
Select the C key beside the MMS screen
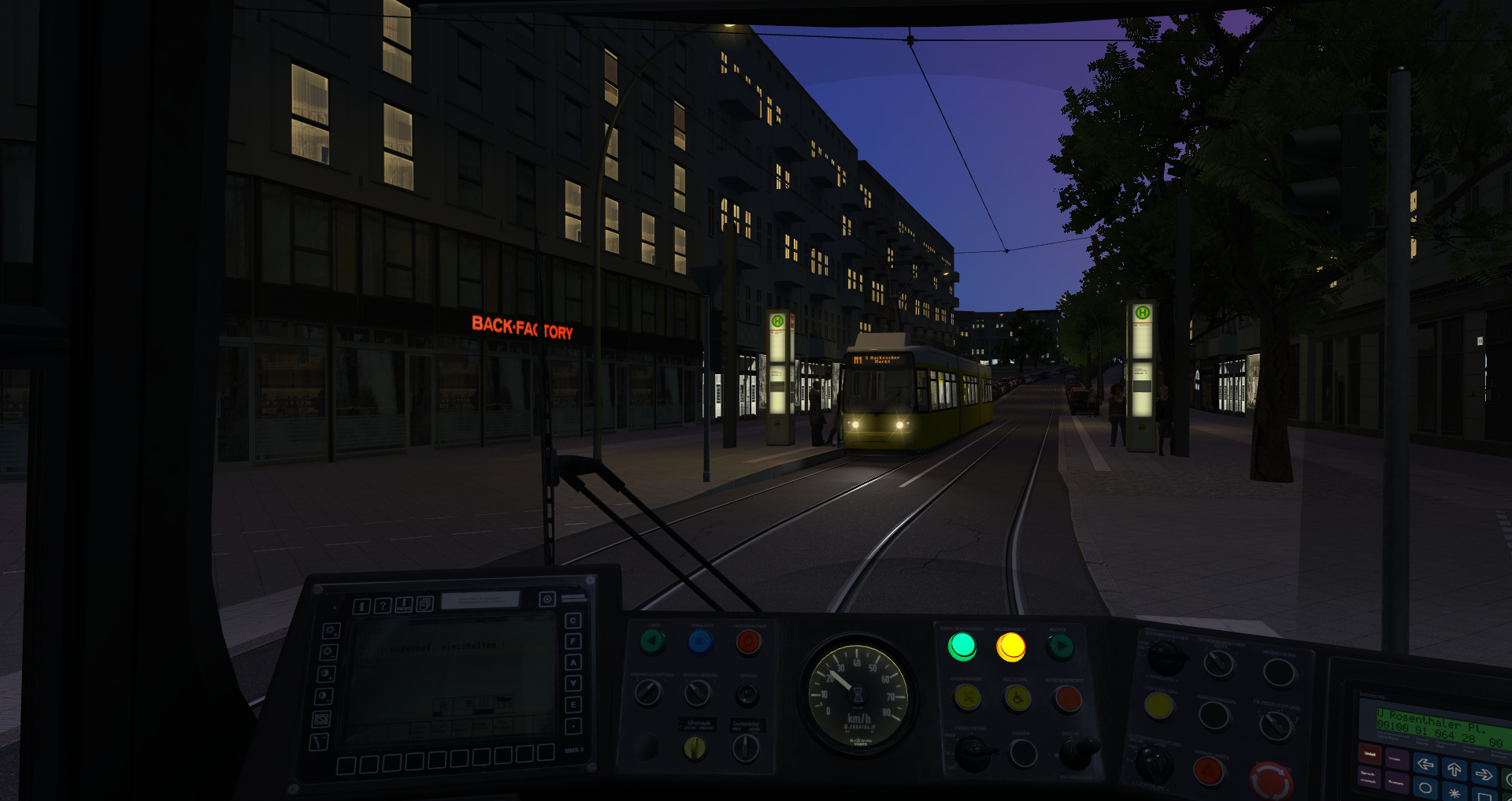[573, 621]
